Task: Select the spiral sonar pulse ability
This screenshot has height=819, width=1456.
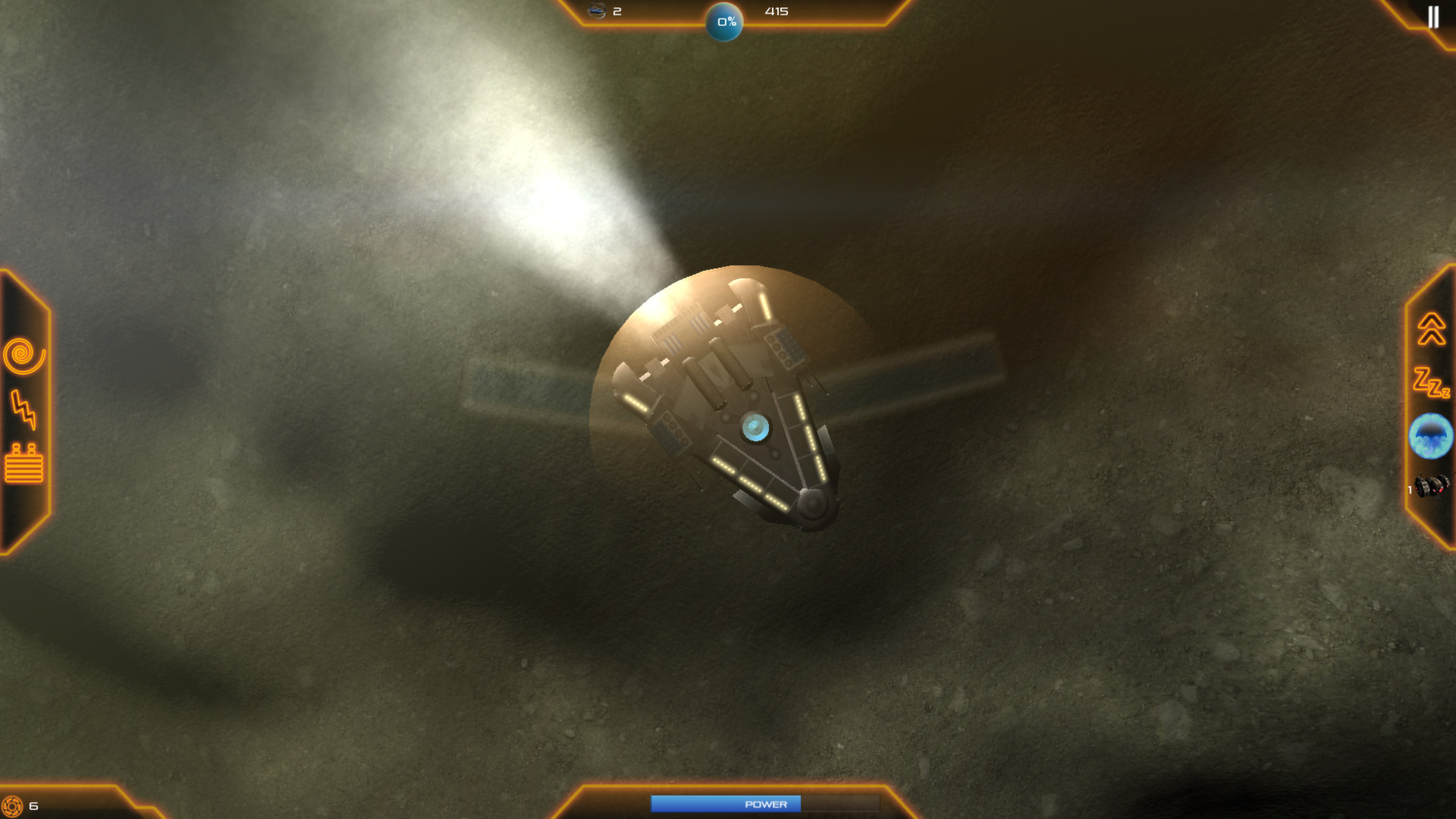Action: point(23,355)
